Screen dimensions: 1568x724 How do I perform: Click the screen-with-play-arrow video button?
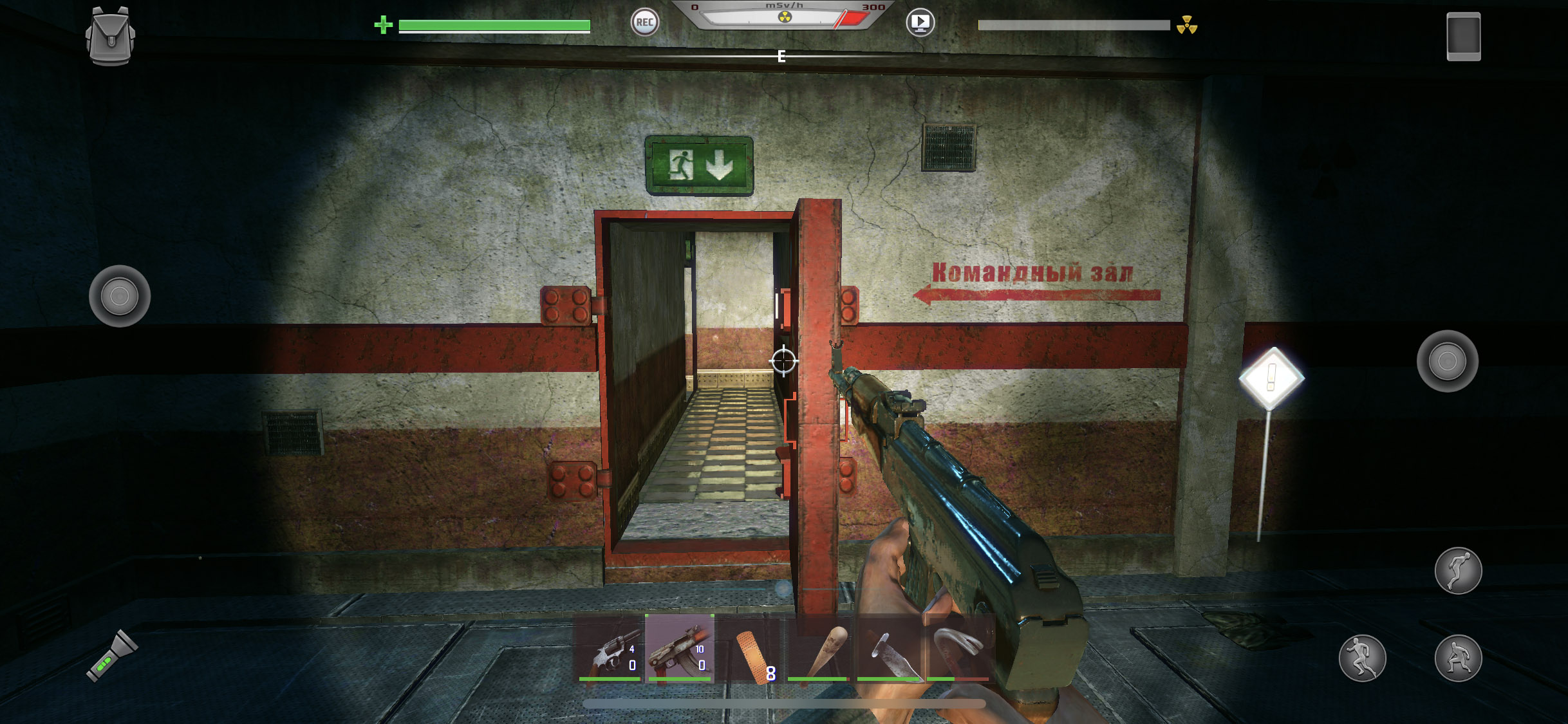point(920,23)
